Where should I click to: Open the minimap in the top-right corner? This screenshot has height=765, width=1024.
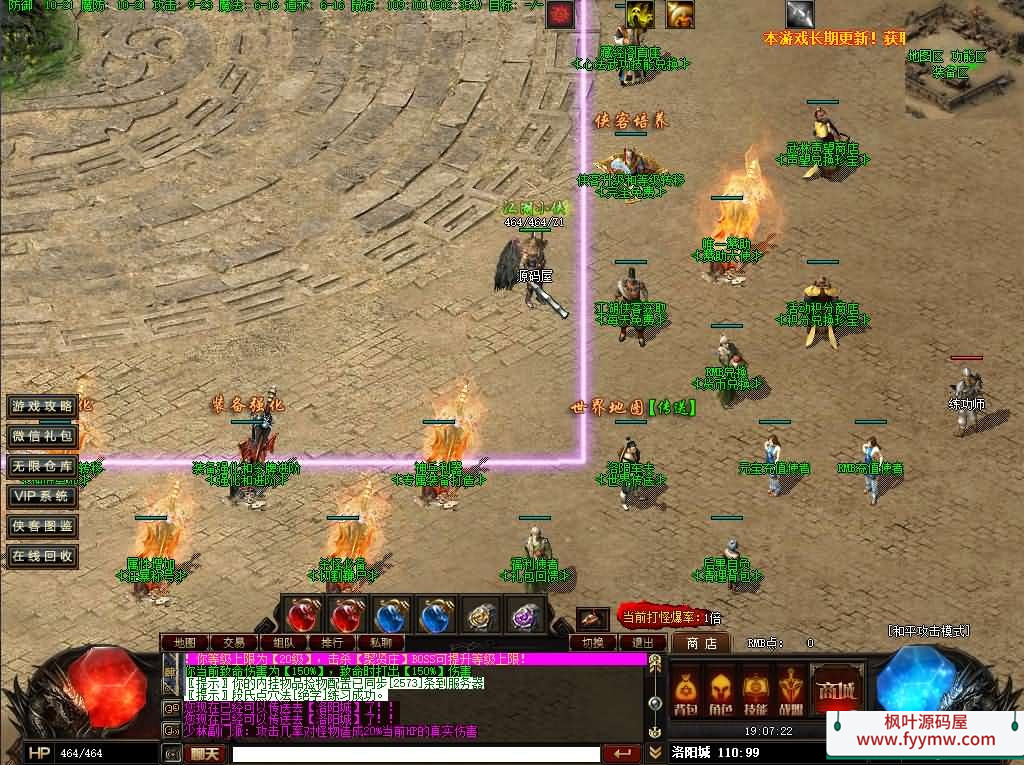962,58
